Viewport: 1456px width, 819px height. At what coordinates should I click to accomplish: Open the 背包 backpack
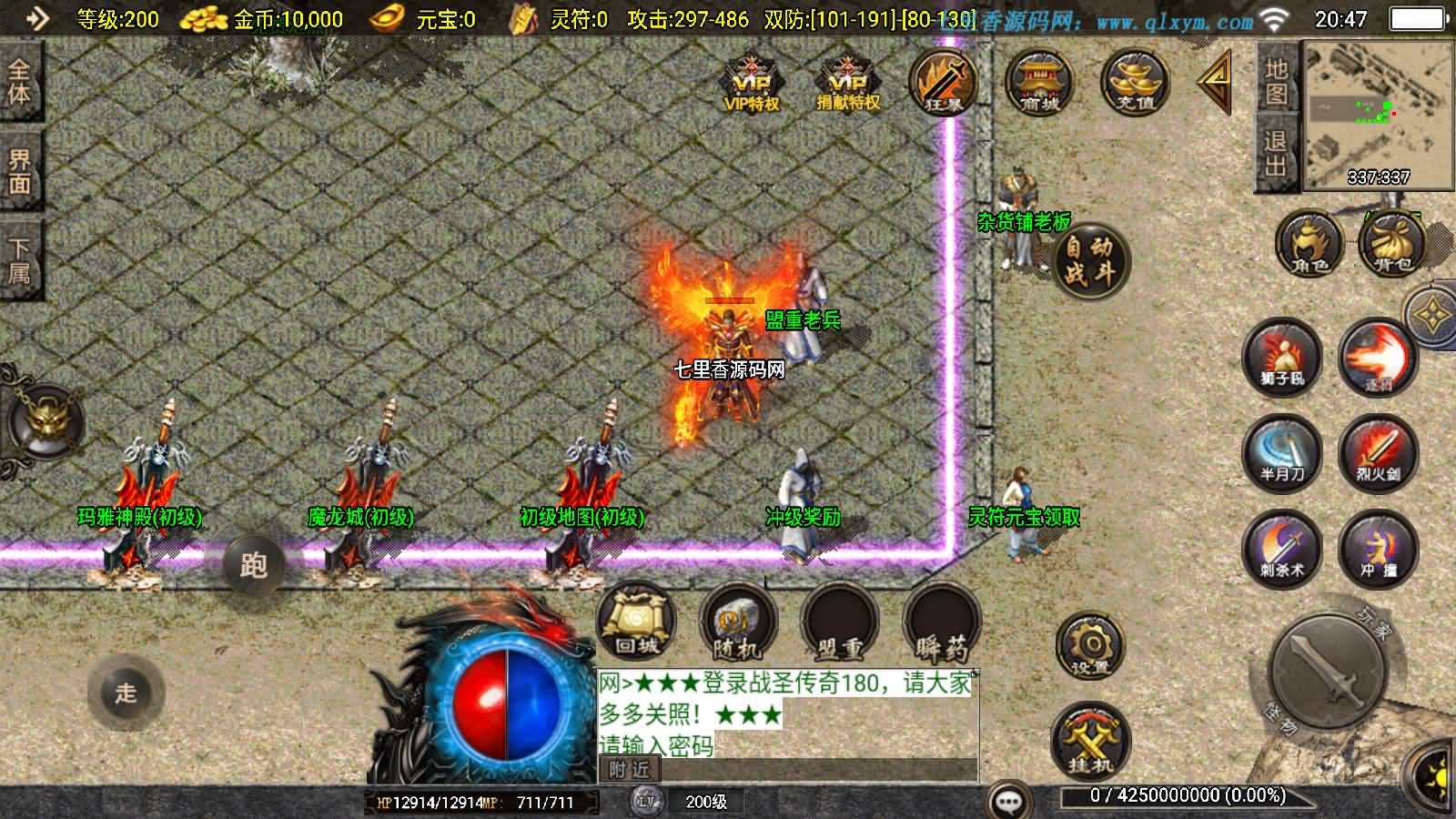tap(1392, 244)
